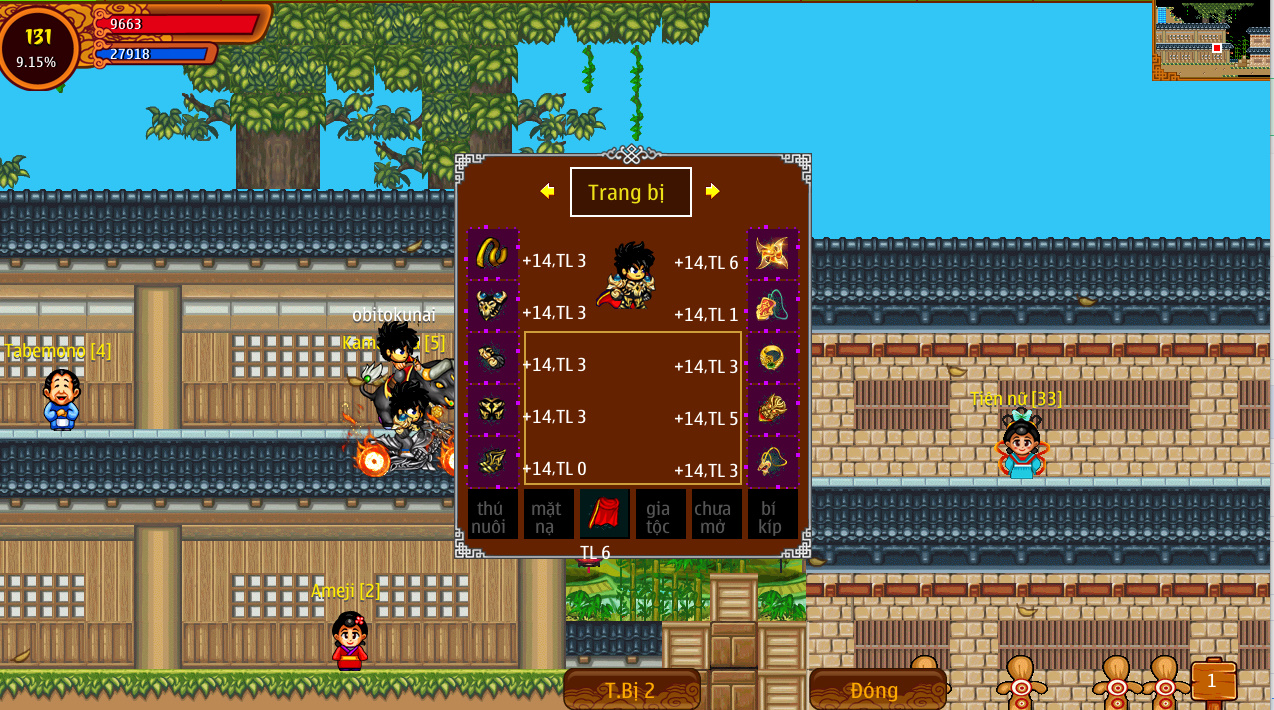Select the red gold mask talisman slot
This screenshot has height=710, width=1274.
(773, 409)
